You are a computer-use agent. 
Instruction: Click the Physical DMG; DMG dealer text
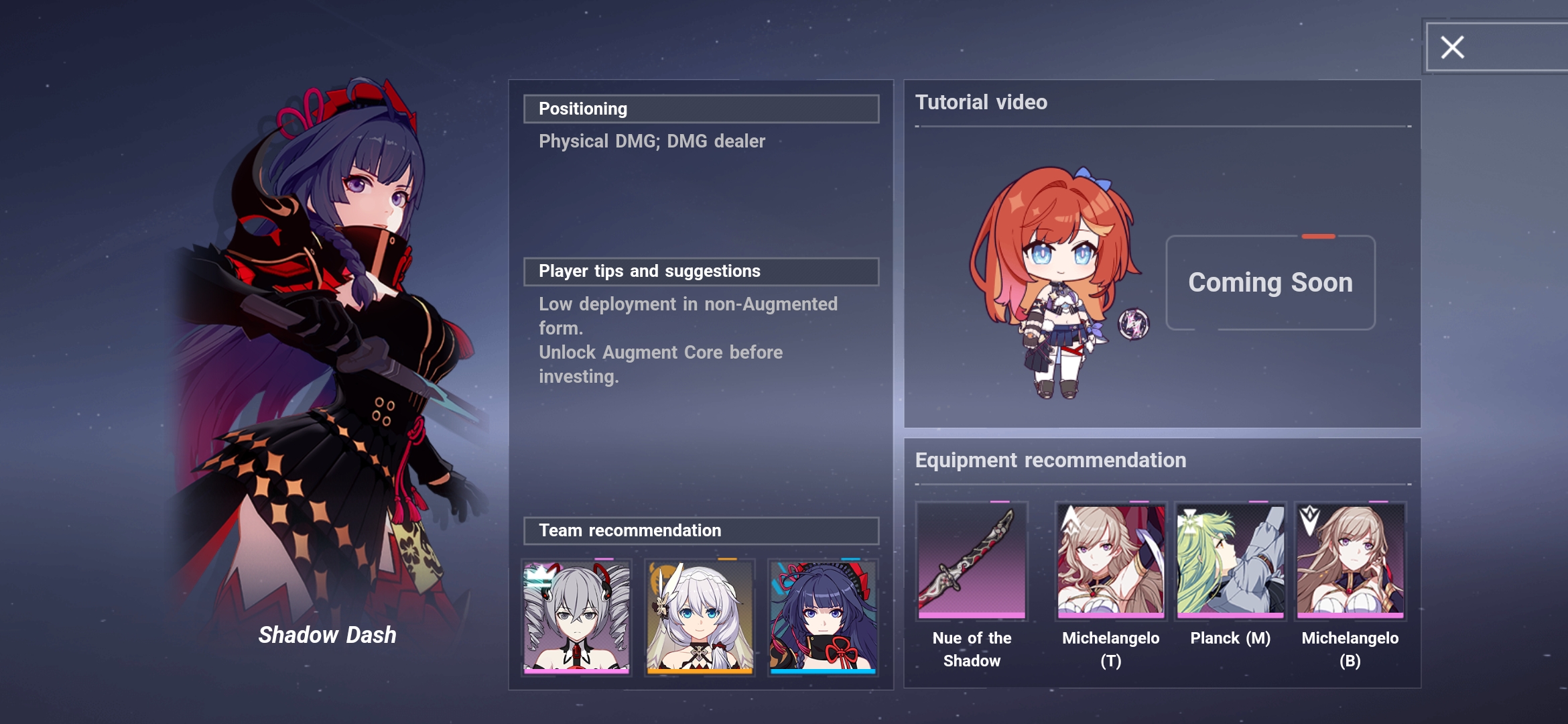pyautogui.click(x=652, y=141)
